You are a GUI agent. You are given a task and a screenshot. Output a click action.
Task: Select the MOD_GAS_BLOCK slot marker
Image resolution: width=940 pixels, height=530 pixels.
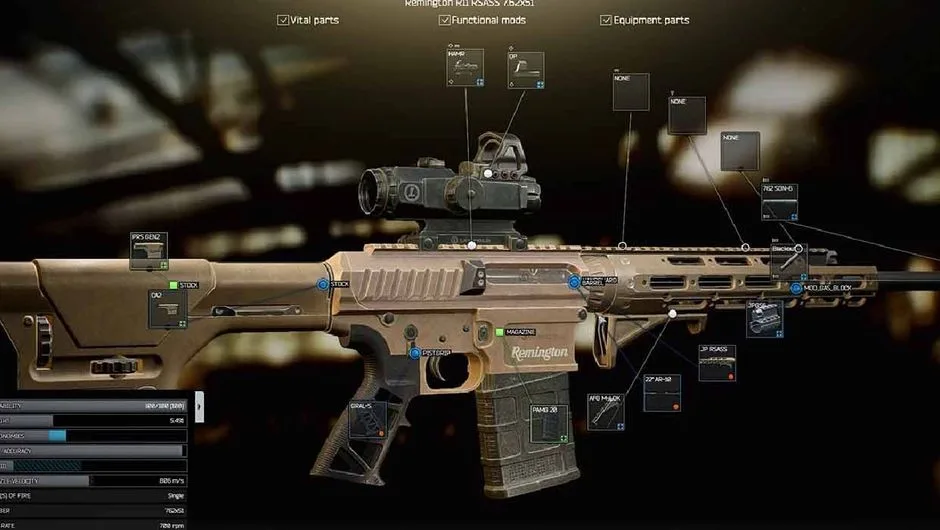[796, 289]
